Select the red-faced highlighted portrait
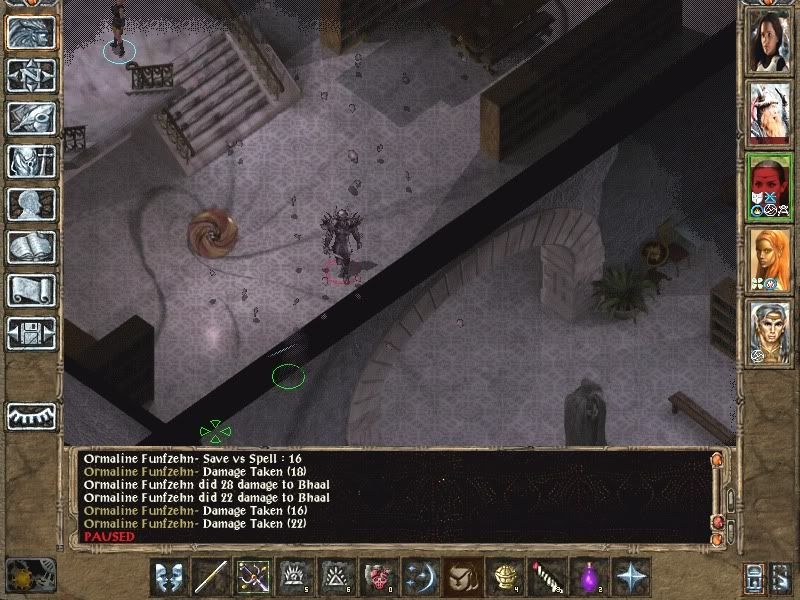800x600 pixels. click(x=770, y=186)
